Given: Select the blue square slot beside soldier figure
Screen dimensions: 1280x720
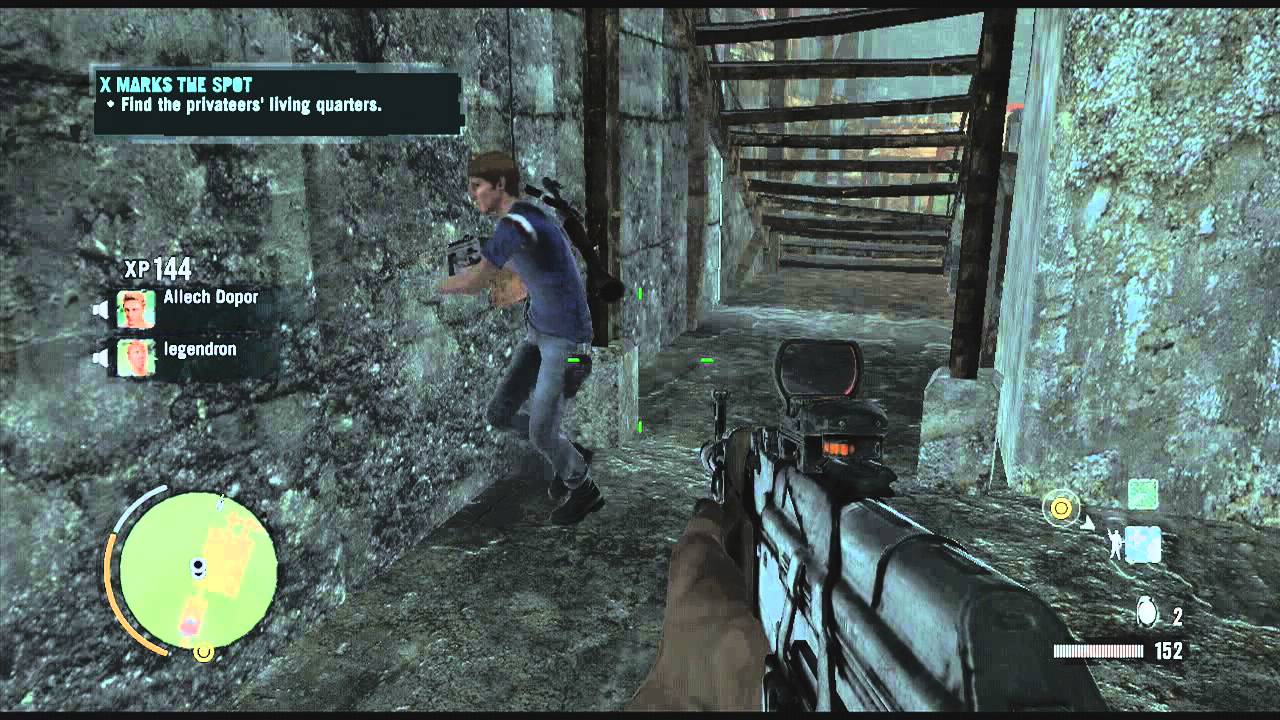Looking at the screenshot, I should pyautogui.click(x=1143, y=544).
